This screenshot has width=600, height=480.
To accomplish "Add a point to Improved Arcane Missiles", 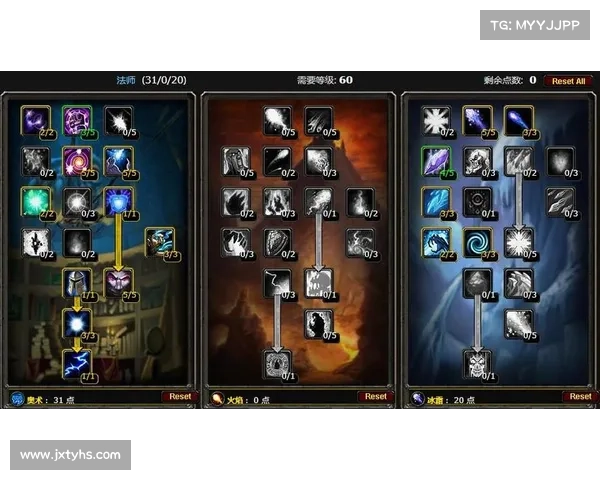I will coord(118,120).
